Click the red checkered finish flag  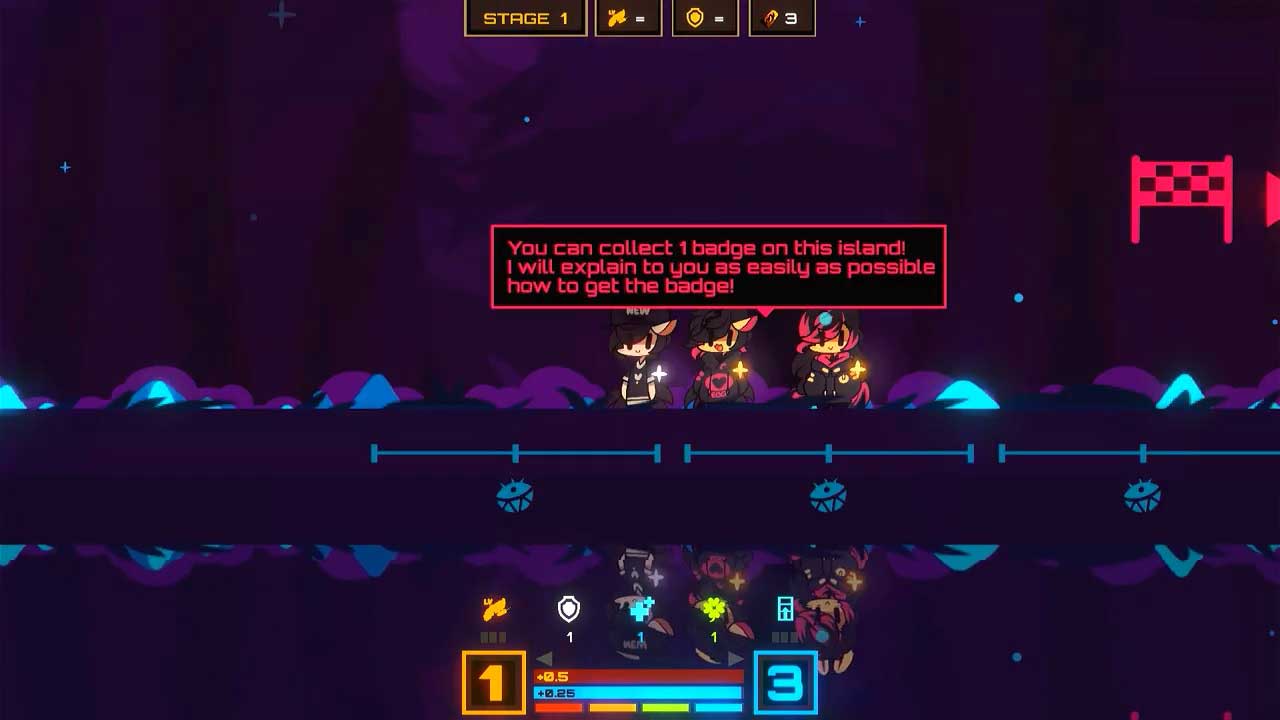pyautogui.click(x=1181, y=197)
